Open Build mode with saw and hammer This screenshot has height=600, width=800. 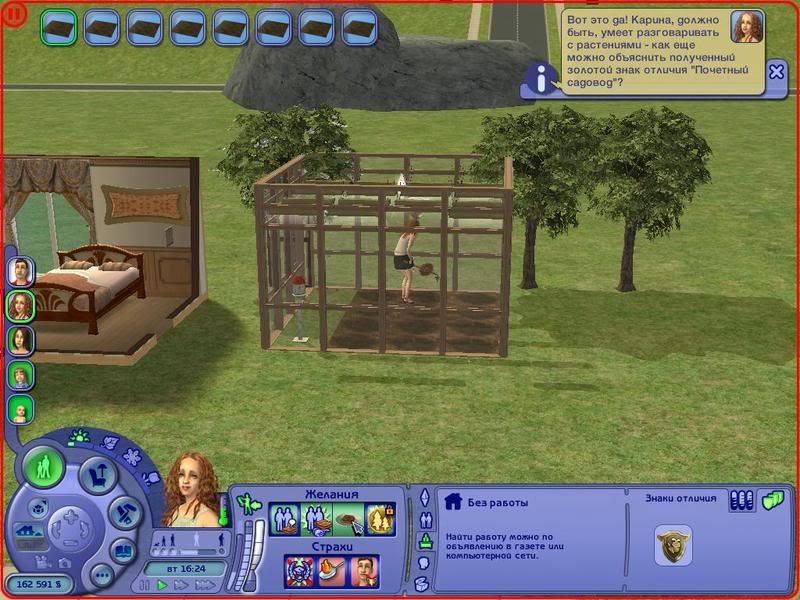pos(121,512)
